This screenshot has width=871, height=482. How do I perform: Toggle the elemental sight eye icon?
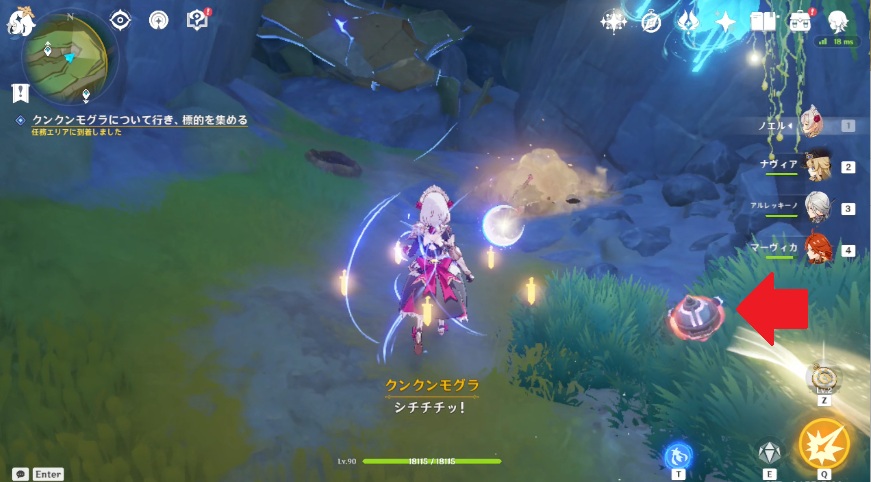121,19
